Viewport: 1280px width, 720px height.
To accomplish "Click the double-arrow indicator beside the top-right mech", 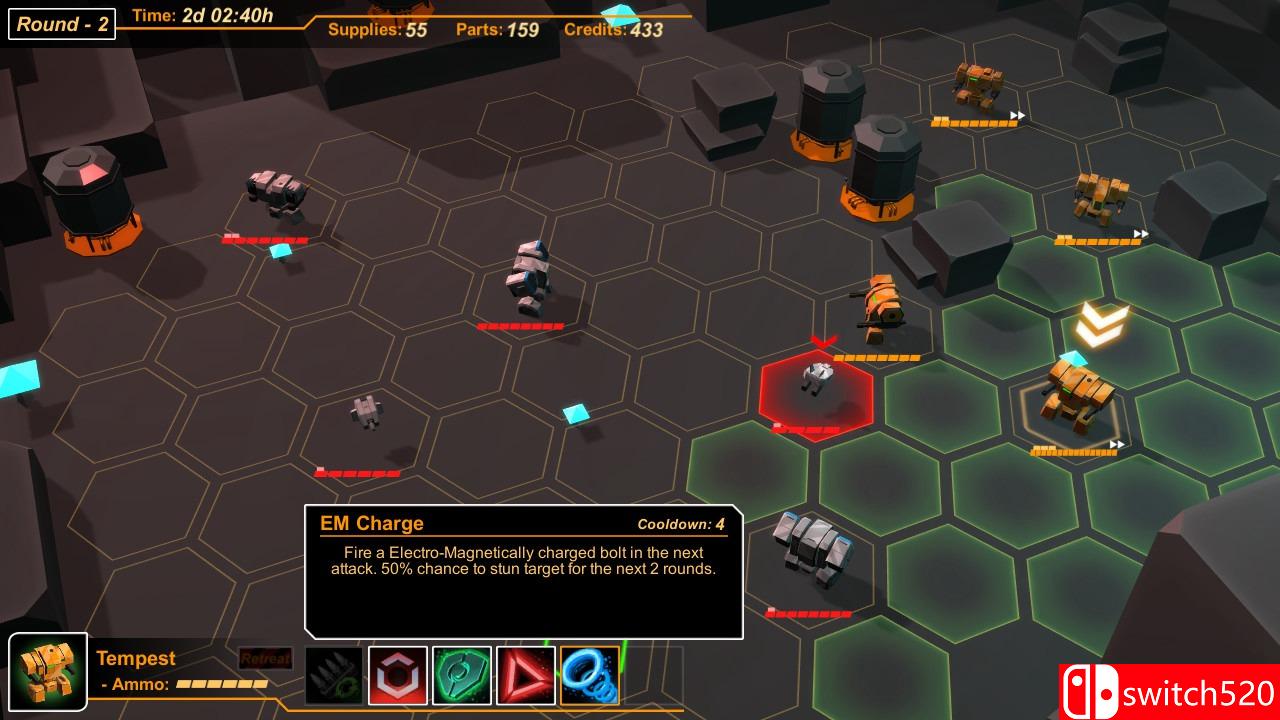I will (1015, 113).
